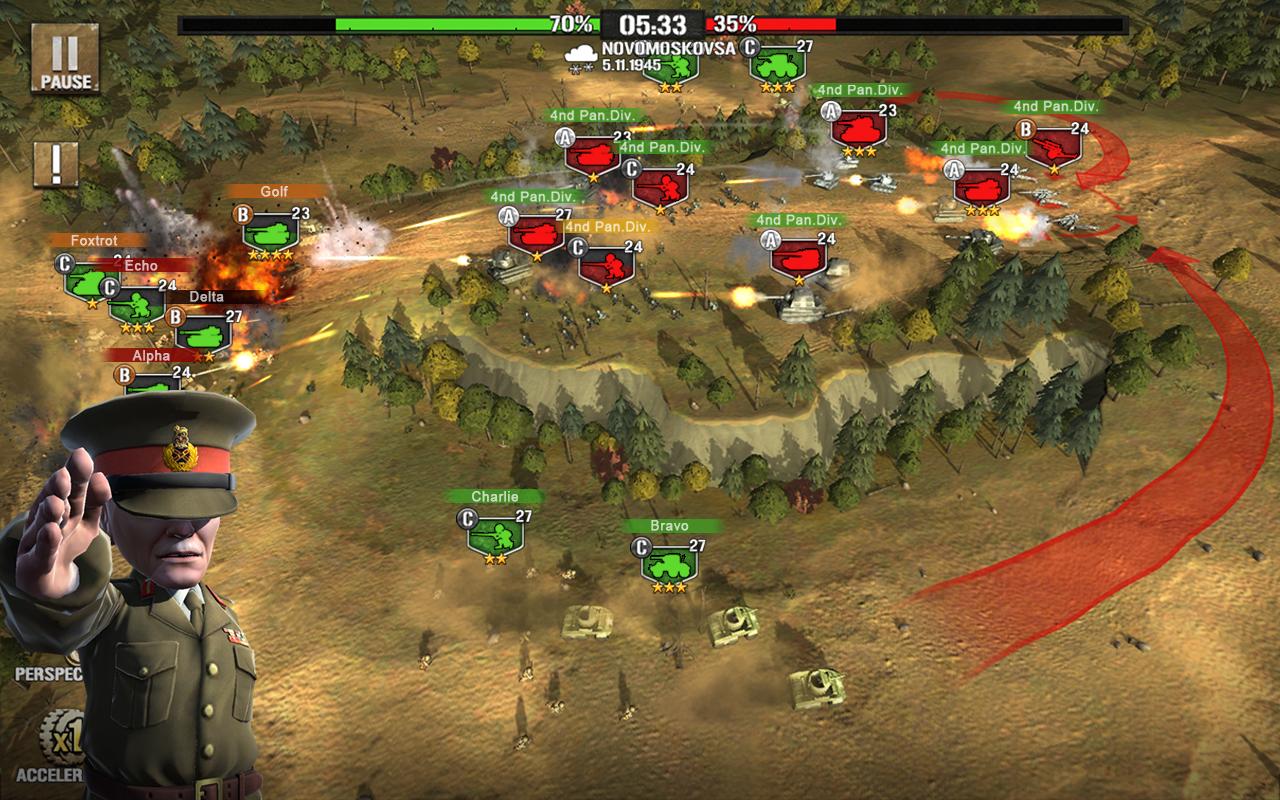1280x800 pixels.
Task: Toggle the x1 accelerate speed button
Action: (60, 738)
